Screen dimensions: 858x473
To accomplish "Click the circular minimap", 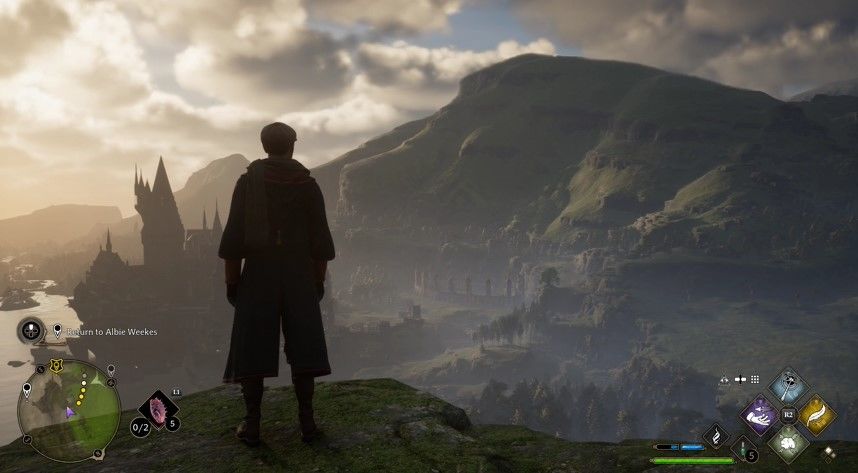I will pos(69,410).
